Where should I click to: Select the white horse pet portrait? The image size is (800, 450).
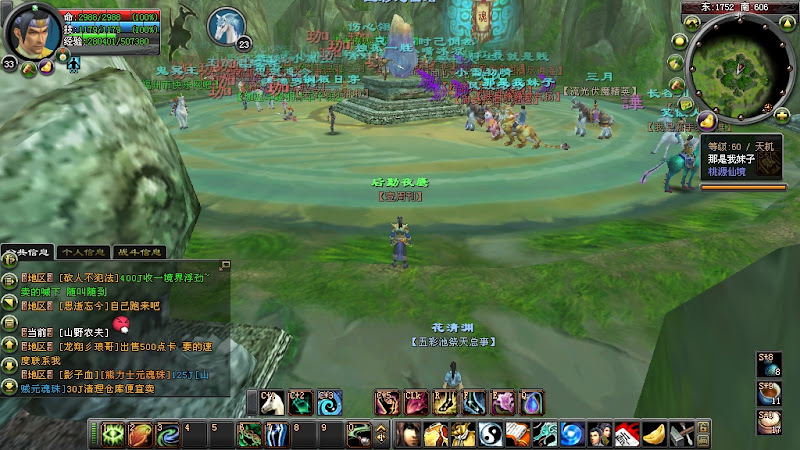[227, 24]
